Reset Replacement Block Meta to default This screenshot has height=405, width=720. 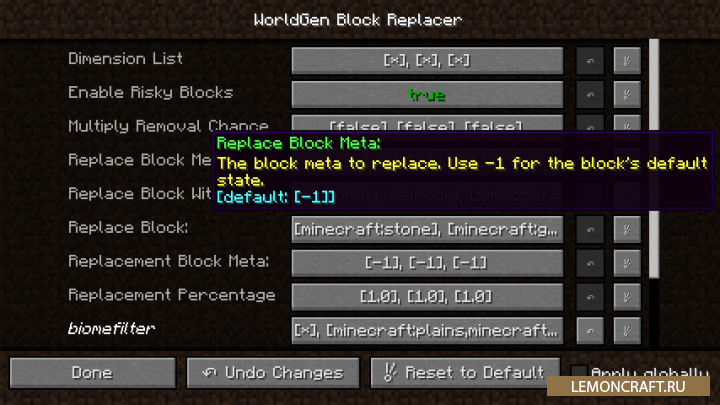[x=626, y=263]
